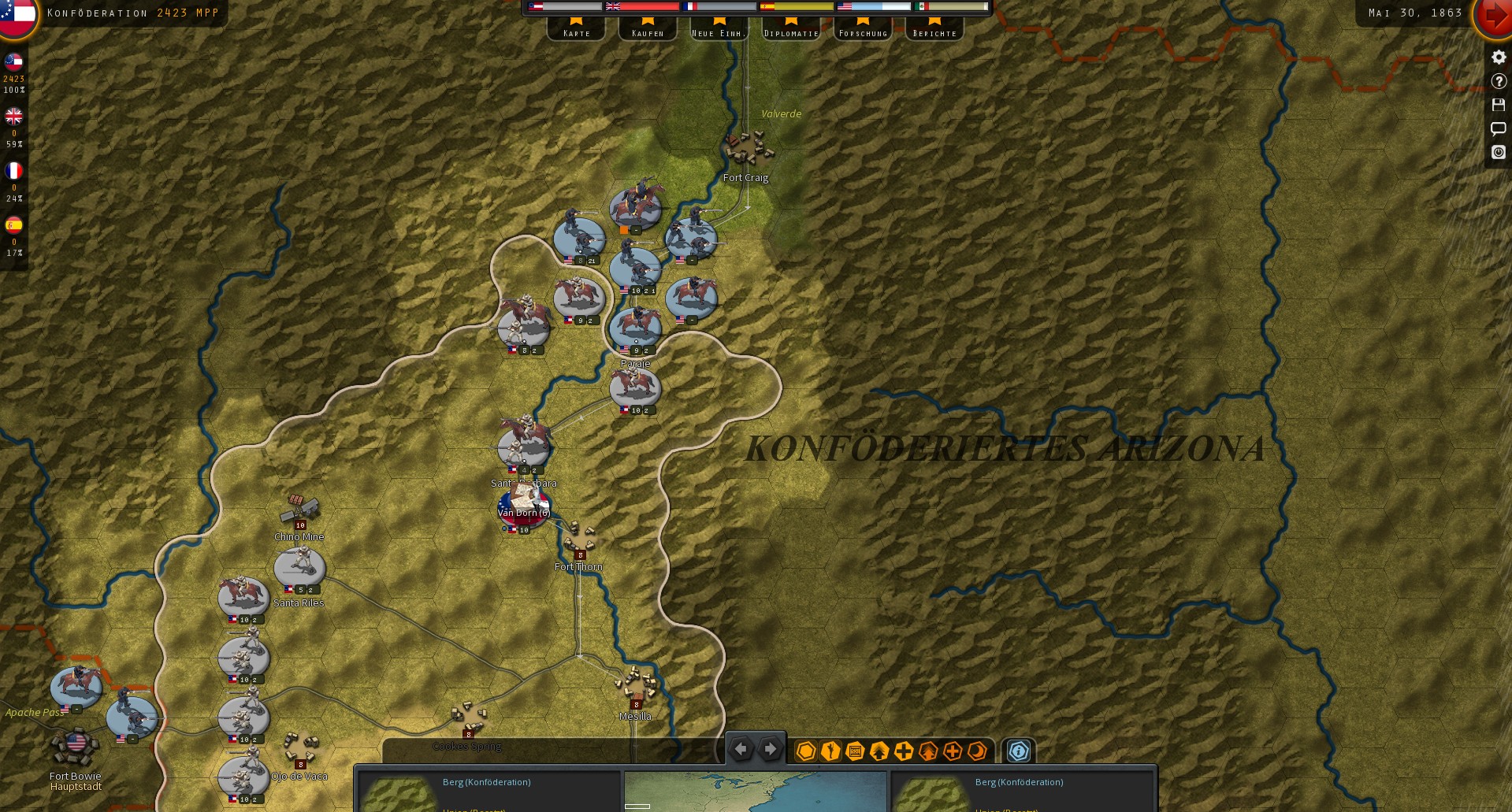The image size is (1512, 812).
Task: Open the Forschung menu
Action: (x=863, y=32)
